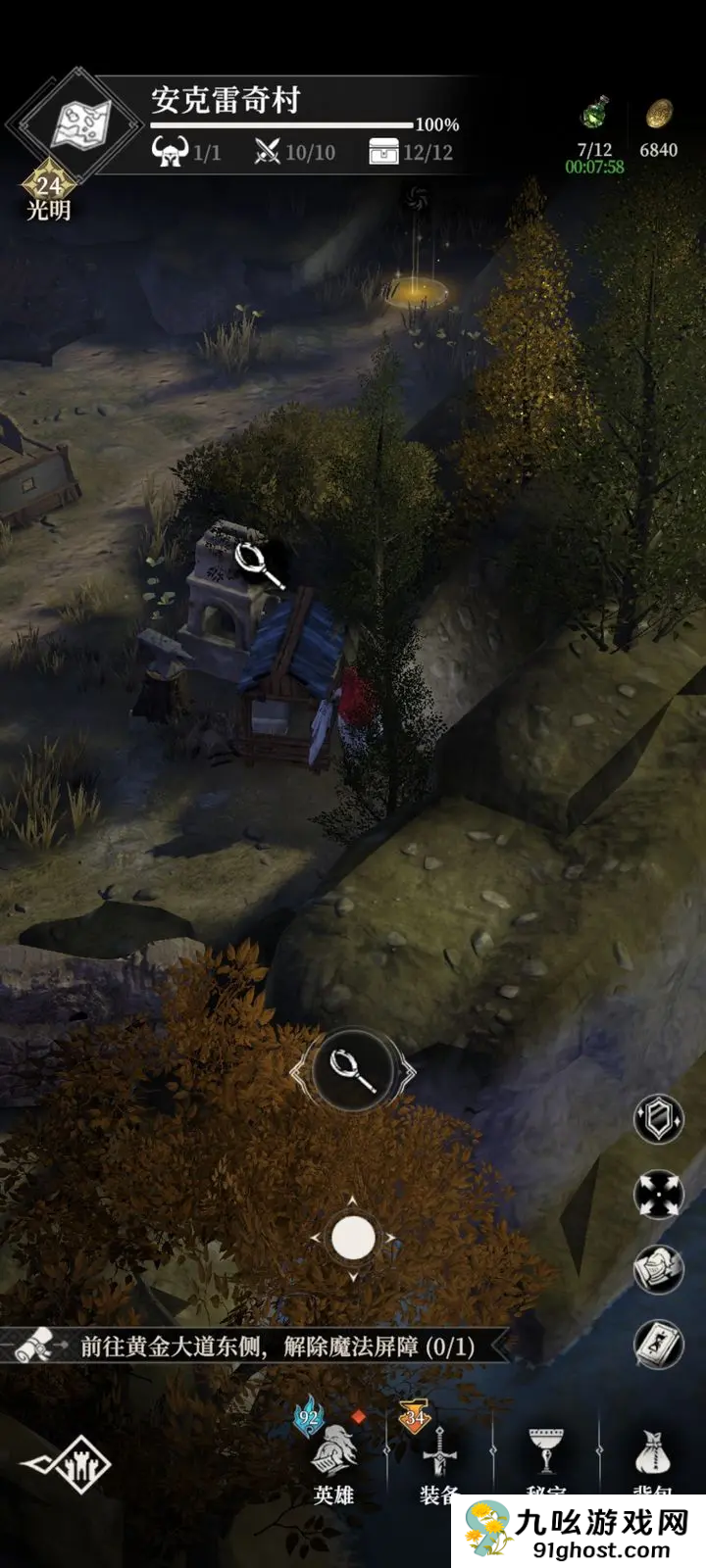Open the map from the top-left map icon

(x=81, y=124)
